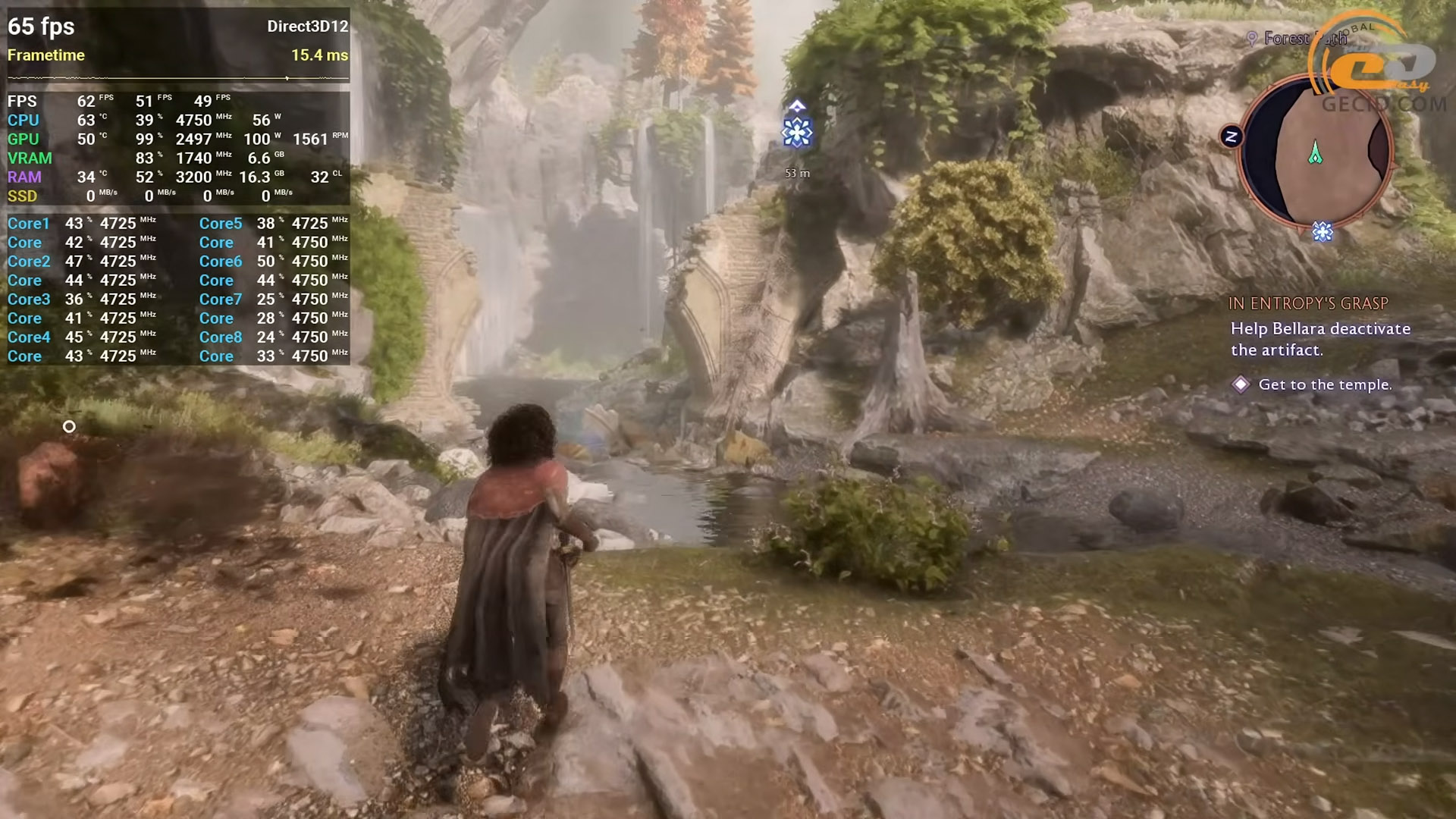Open the circular minimap
The height and width of the screenshot is (819, 1456).
pyautogui.click(x=1316, y=152)
